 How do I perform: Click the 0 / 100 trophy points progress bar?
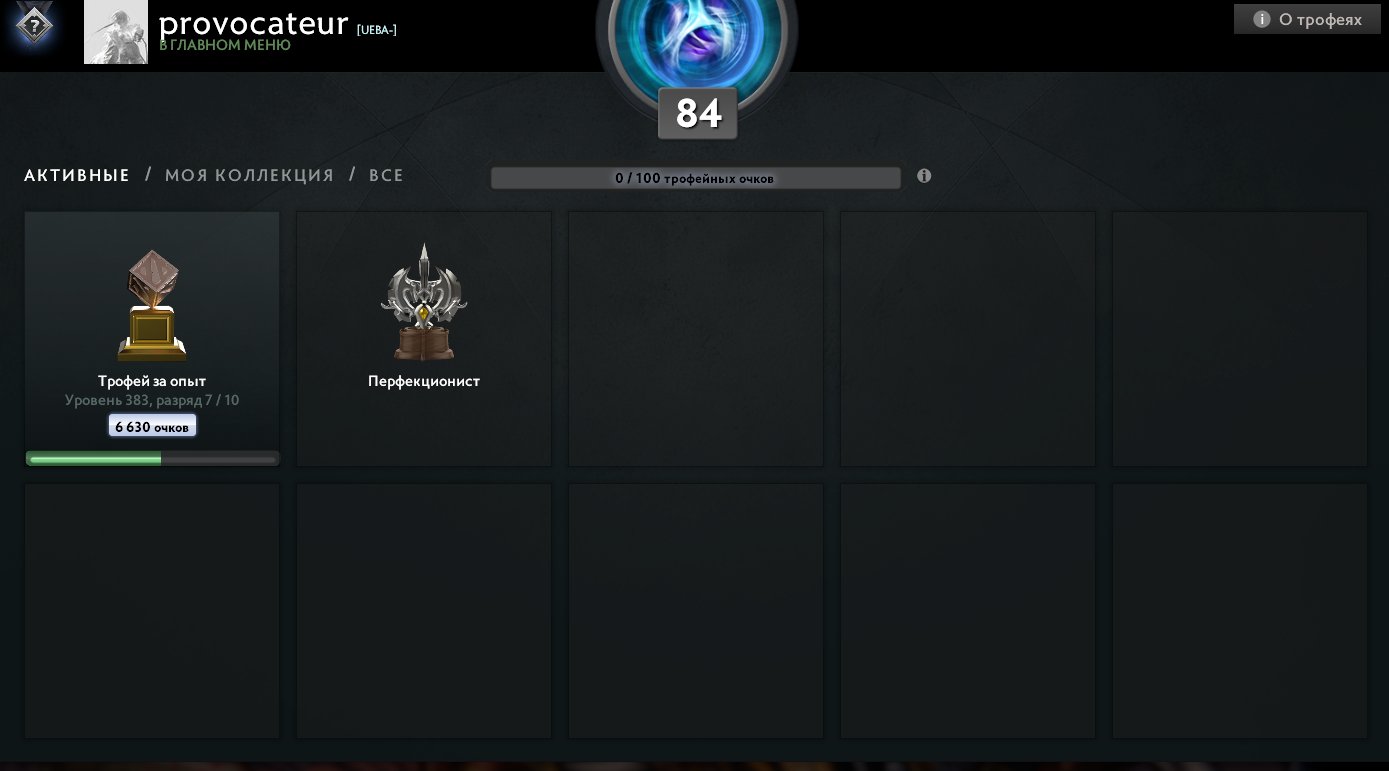click(695, 177)
